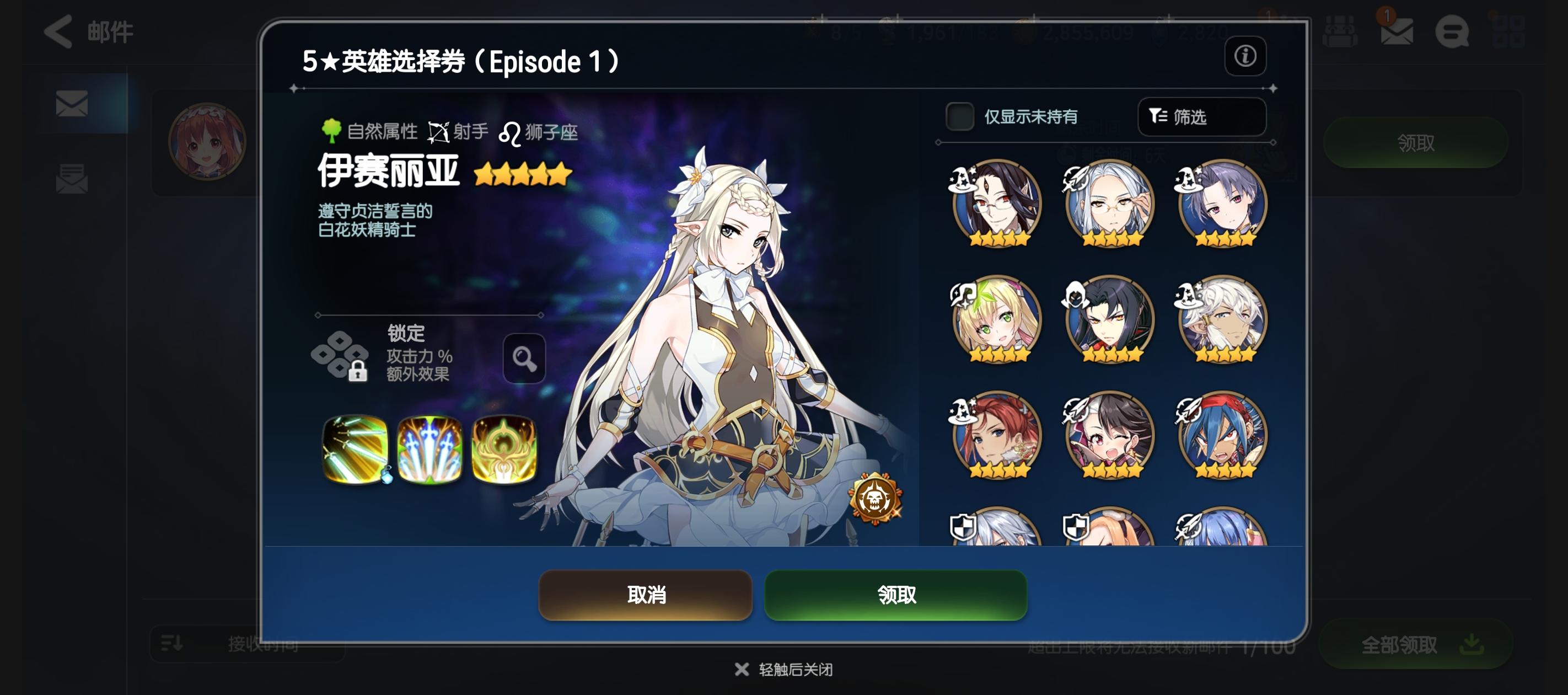Tap the back arrow beside 邮件
Screen dimensions: 1568x695
coord(58,31)
